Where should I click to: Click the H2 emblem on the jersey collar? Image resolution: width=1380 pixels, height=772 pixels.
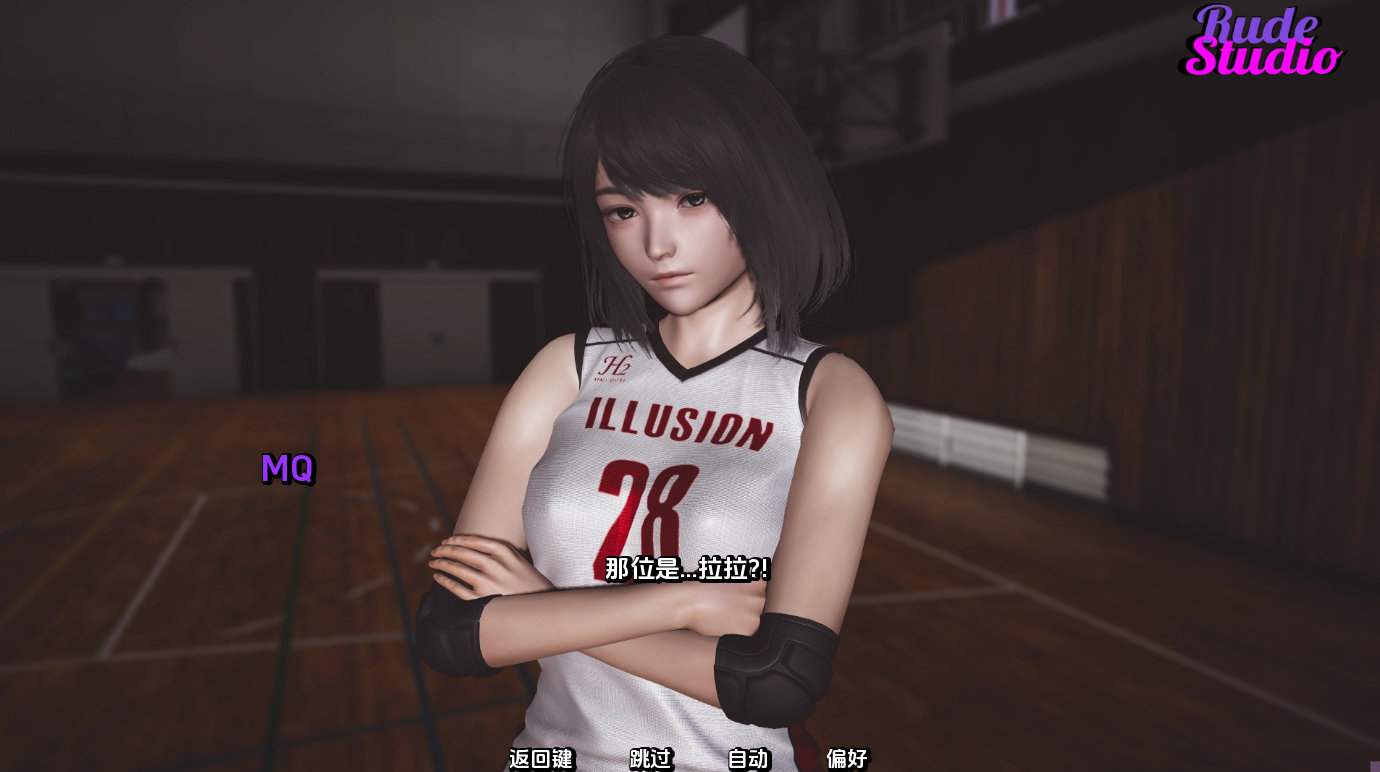coord(616,367)
